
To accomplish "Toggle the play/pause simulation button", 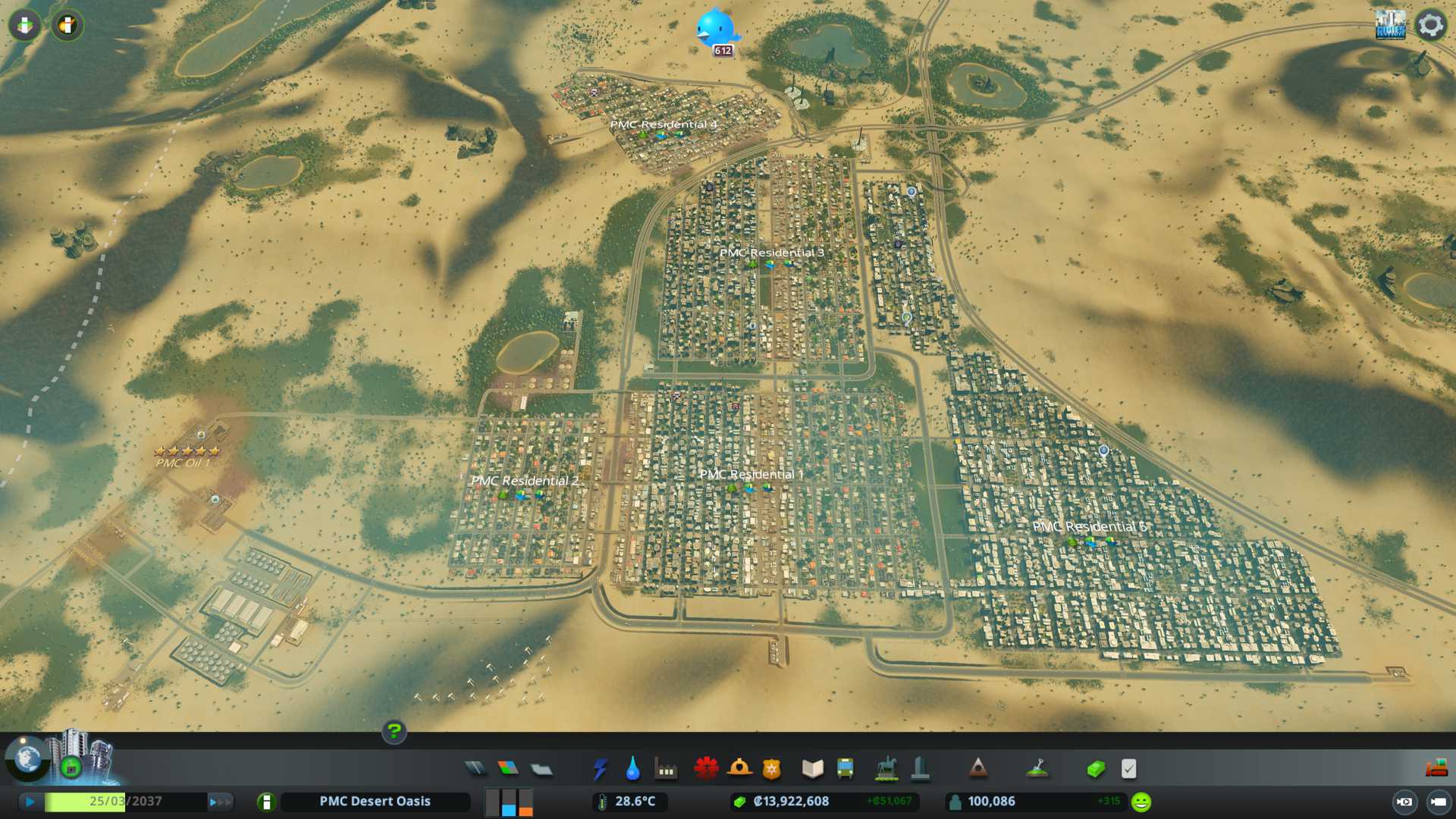I will 30,802.
